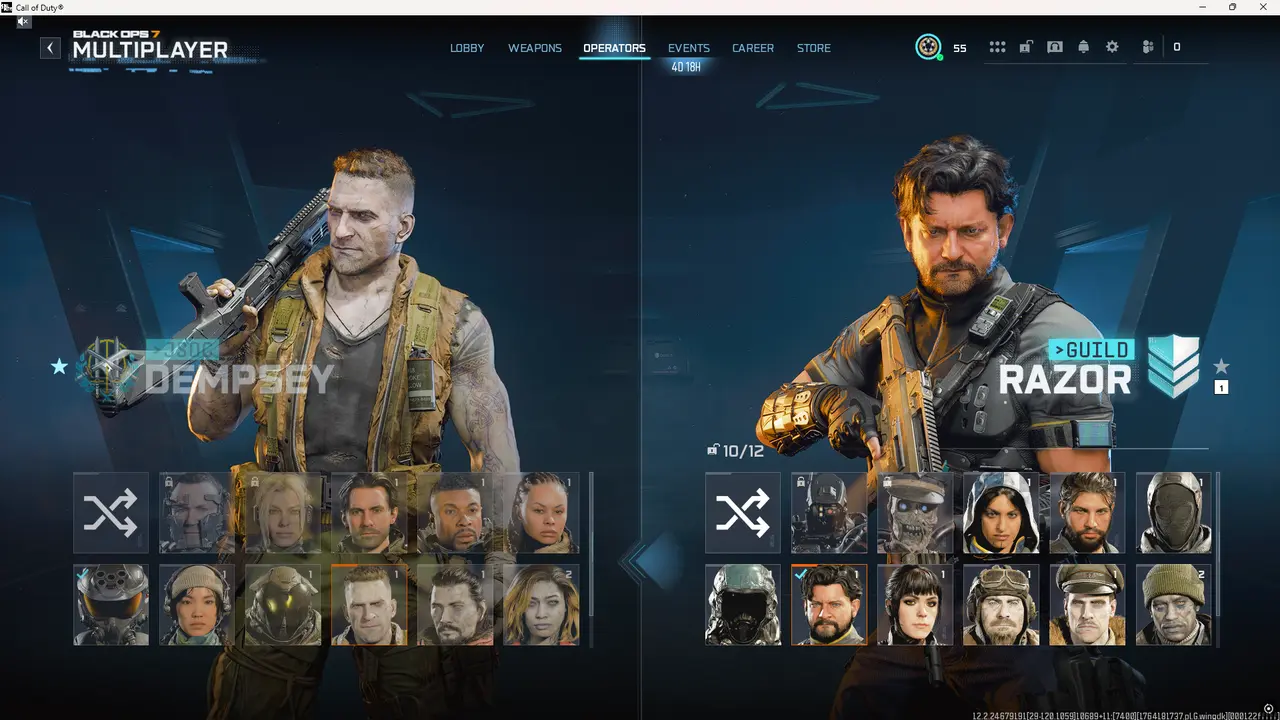Click the back arrow button

coord(50,47)
